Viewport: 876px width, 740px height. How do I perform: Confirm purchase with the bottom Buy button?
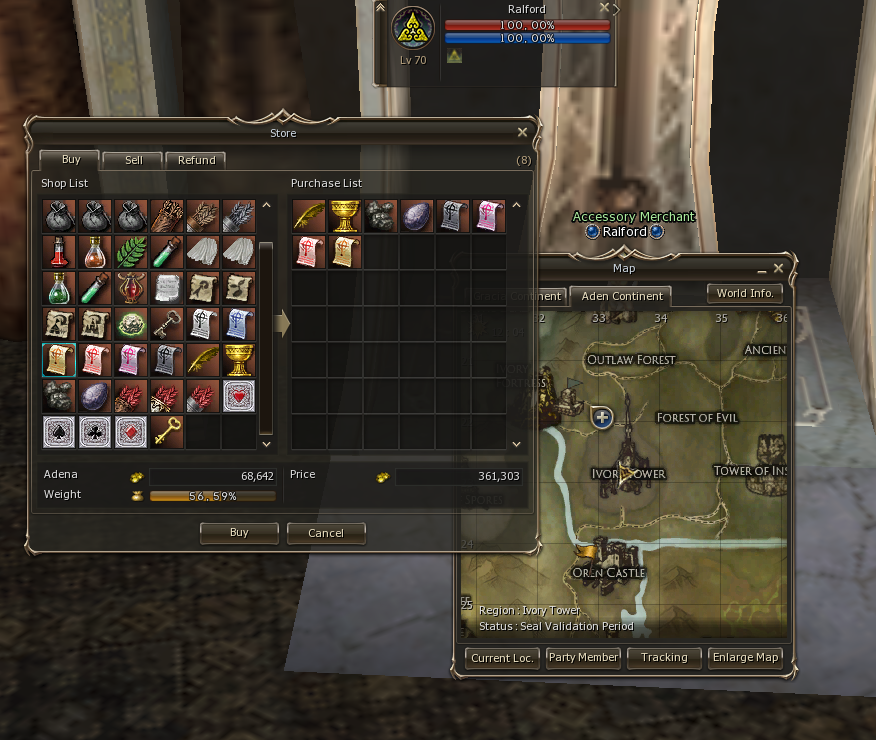point(239,533)
